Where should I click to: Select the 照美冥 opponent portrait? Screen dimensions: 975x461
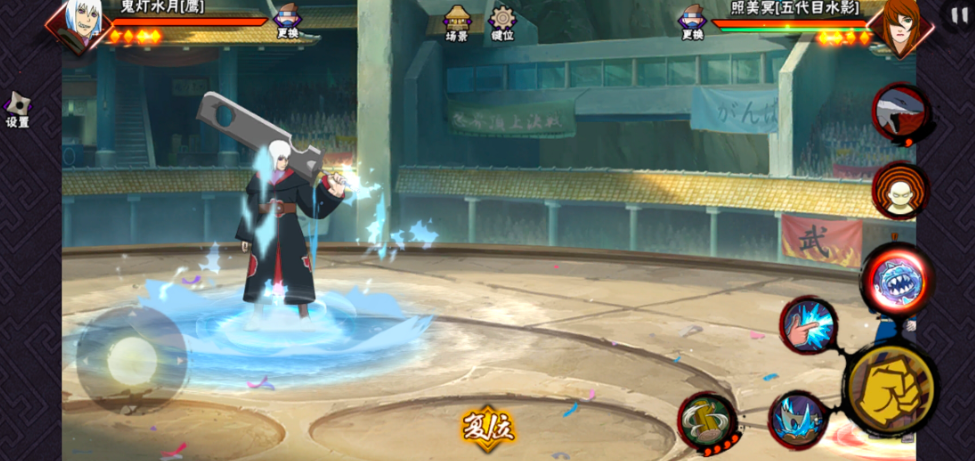898,24
